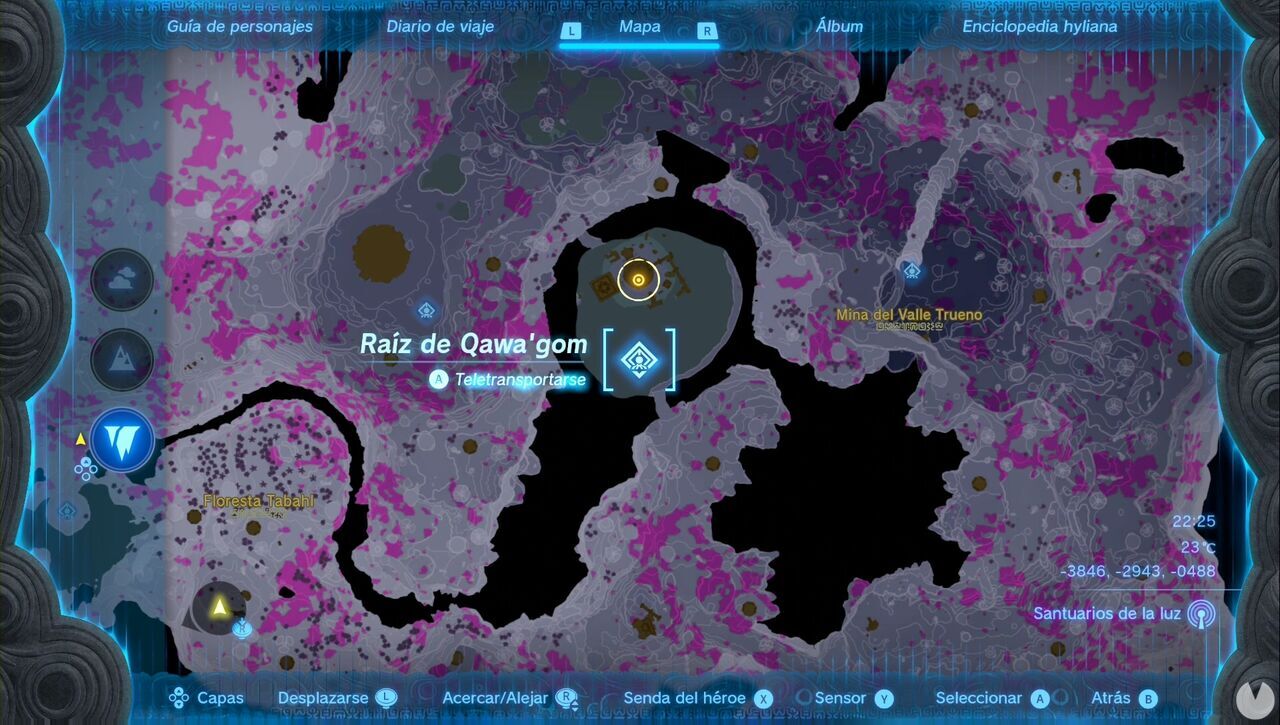Click the yellow triangle marker near Floresta Tabahl
The height and width of the screenshot is (725, 1280).
tap(217, 604)
